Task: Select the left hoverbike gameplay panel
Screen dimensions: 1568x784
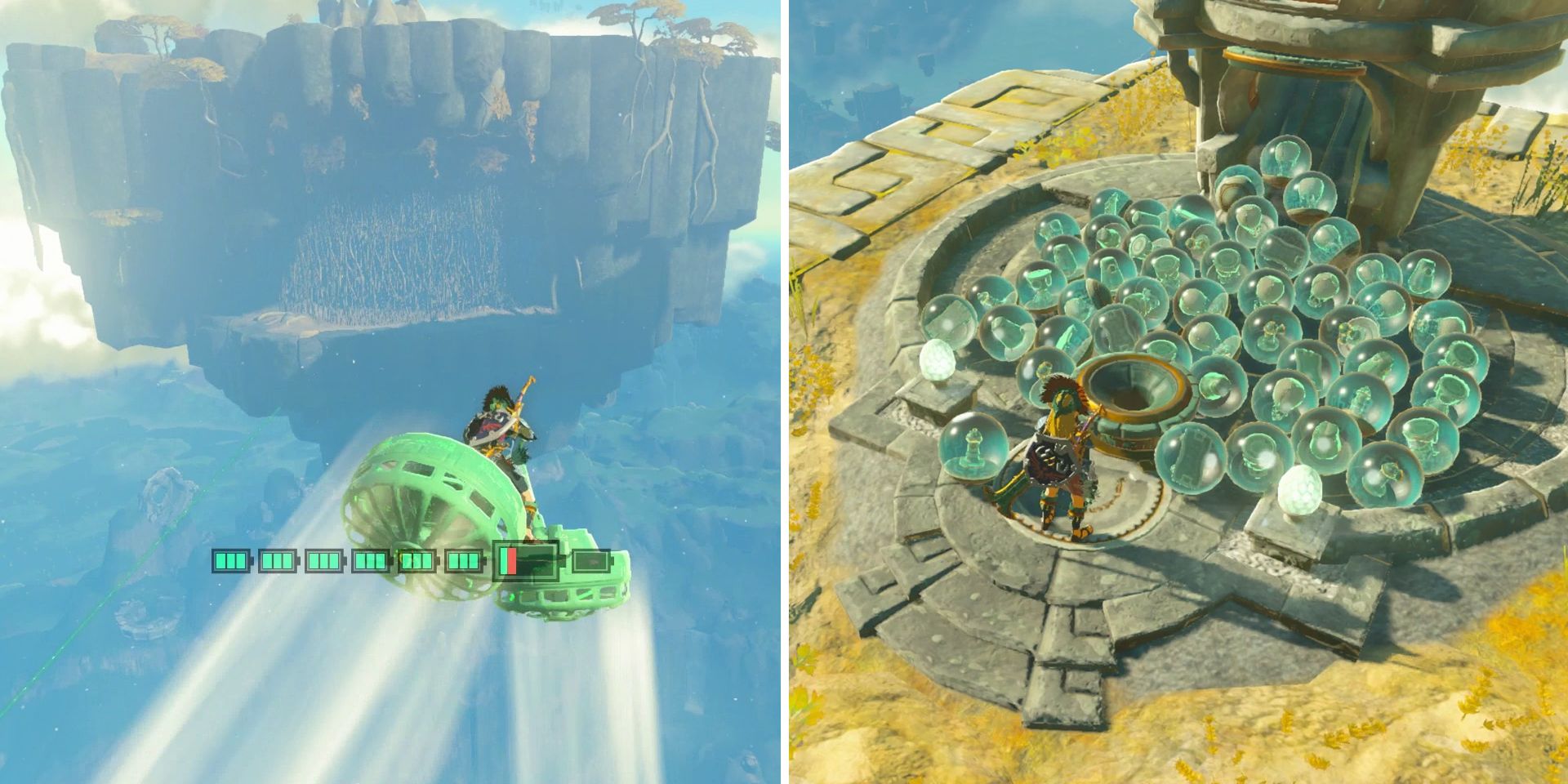Action: tap(392, 392)
